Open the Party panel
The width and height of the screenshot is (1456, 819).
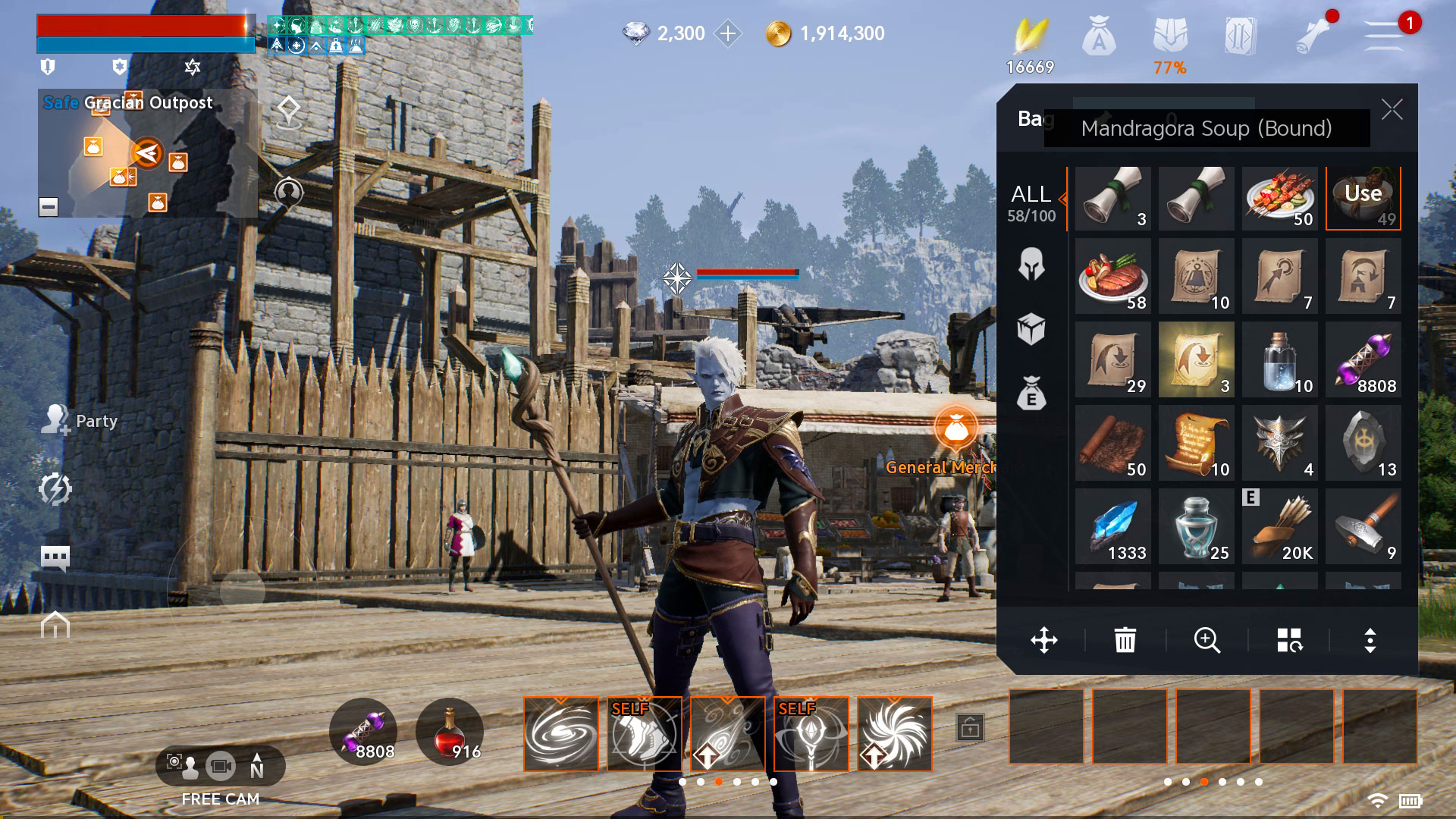(x=80, y=420)
